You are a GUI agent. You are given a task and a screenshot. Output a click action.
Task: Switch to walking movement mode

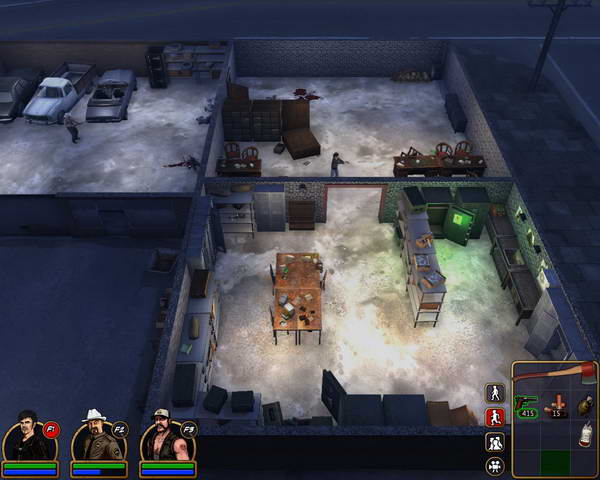click(494, 392)
